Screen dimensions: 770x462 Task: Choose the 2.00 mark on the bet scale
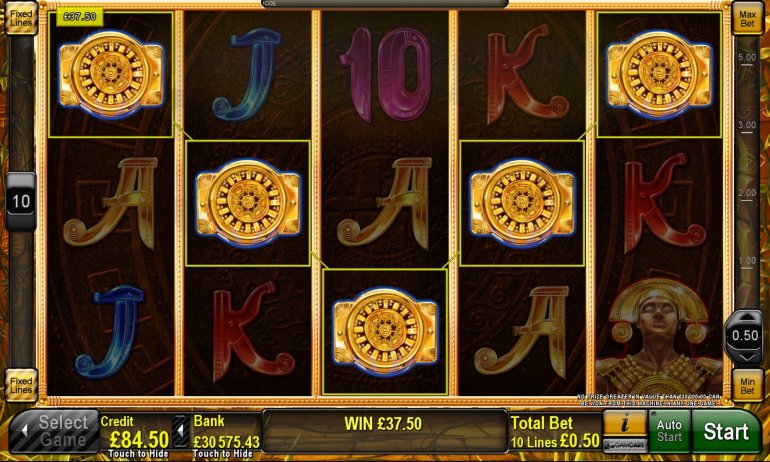746,192
